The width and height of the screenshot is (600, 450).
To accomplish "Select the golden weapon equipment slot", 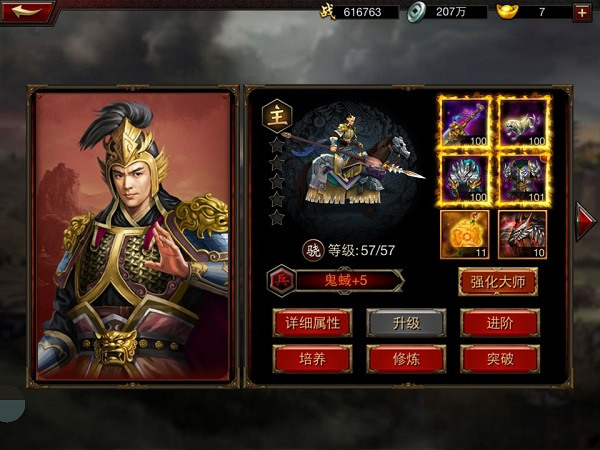I will 465,123.
